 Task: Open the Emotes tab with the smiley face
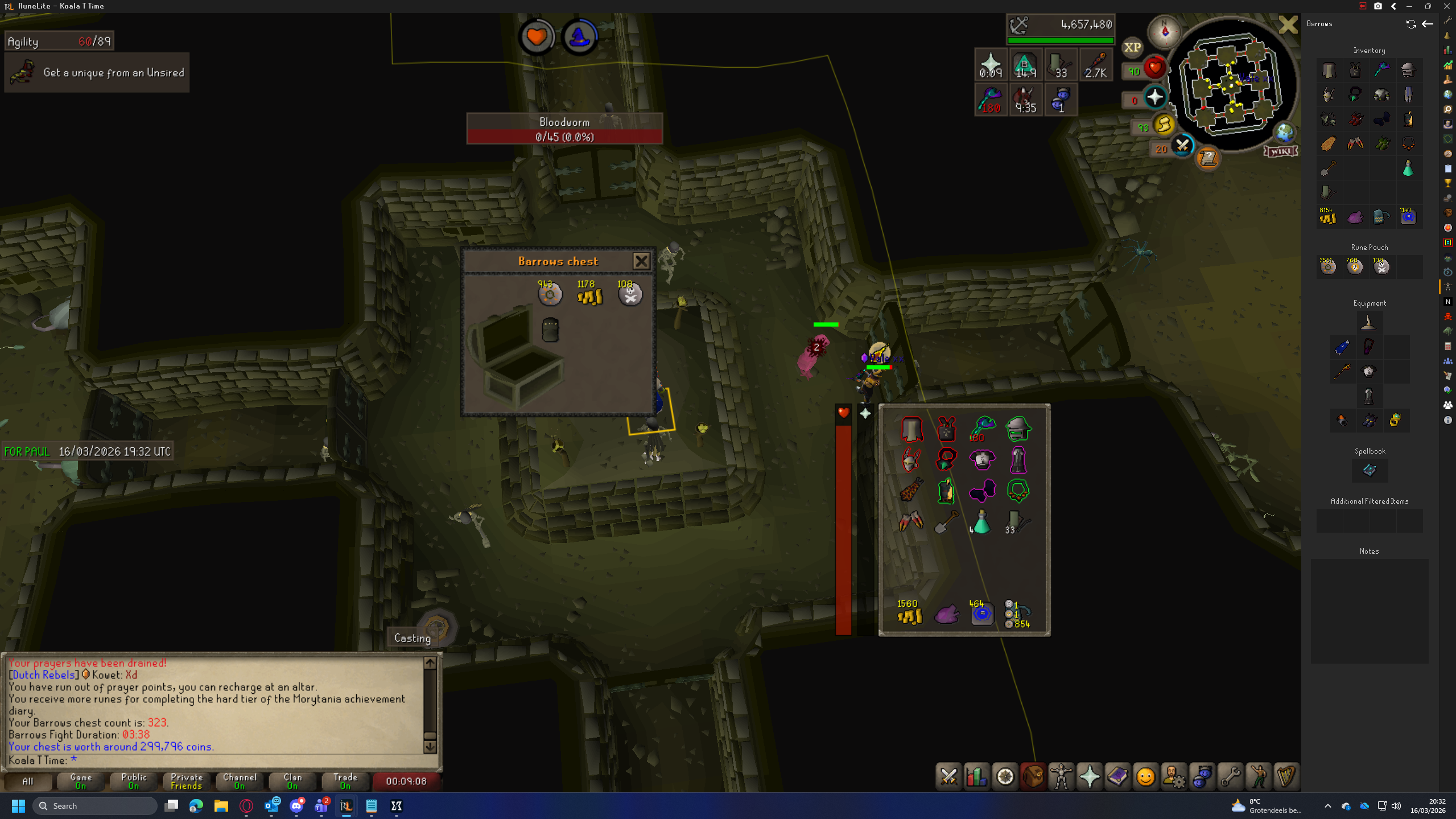click(1145, 777)
